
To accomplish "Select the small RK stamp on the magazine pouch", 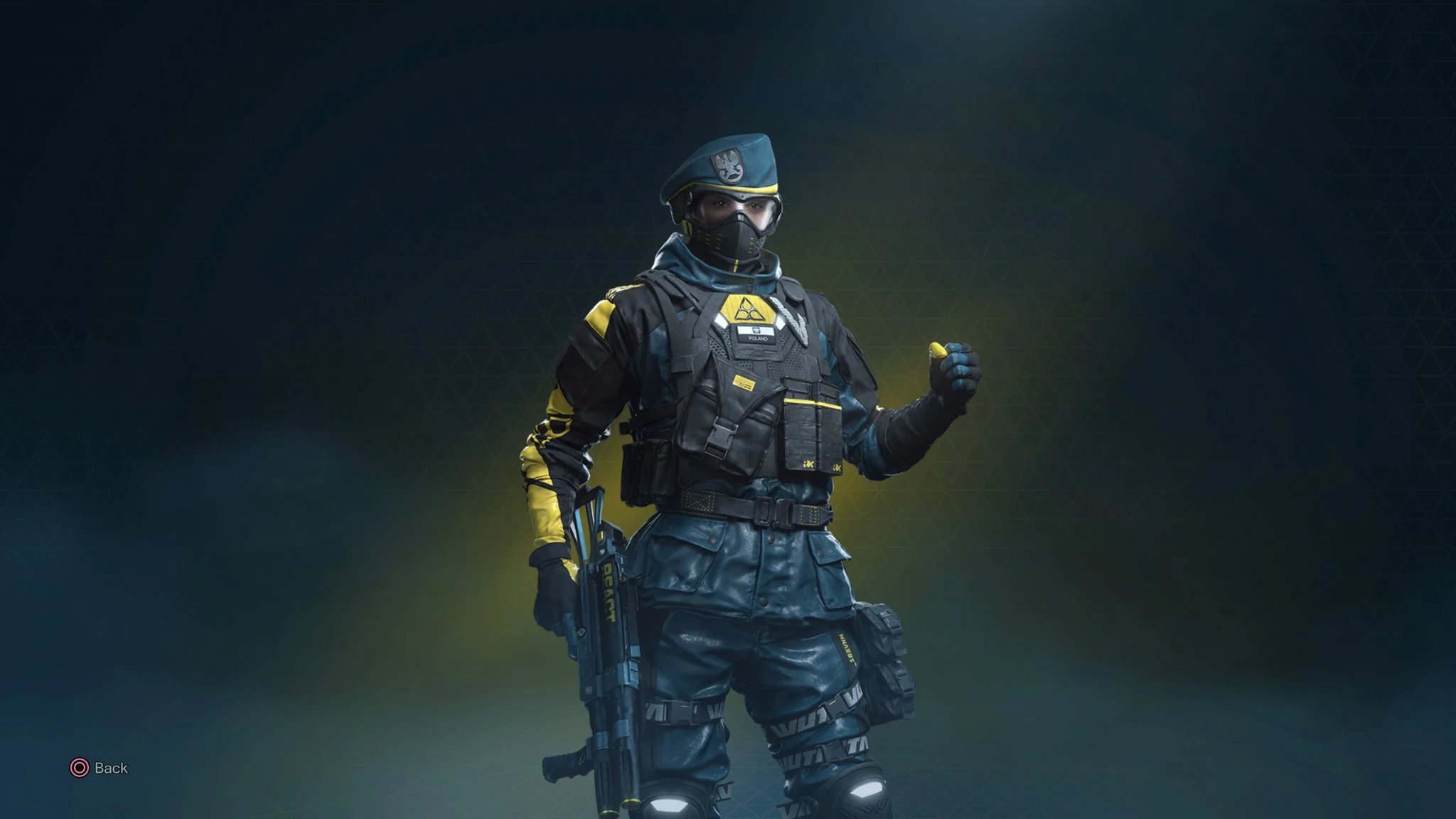I will 809,465.
